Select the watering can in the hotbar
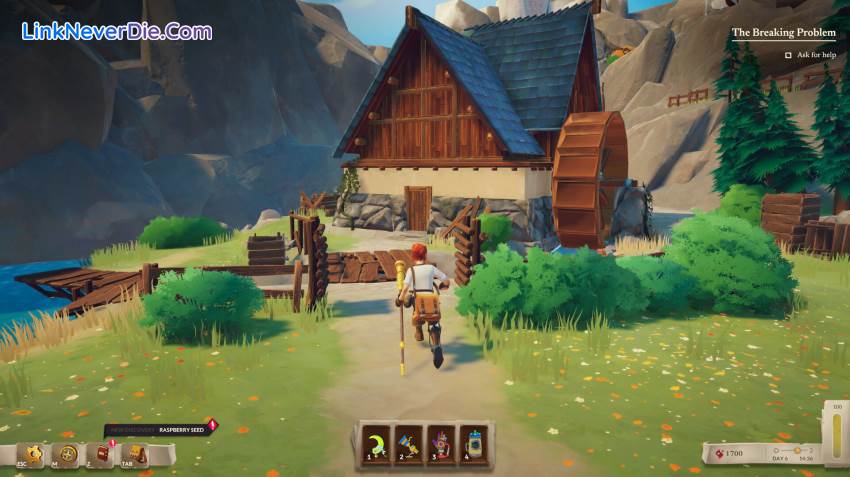The height and width of the screenshot is (477, 850). [471, 441]
